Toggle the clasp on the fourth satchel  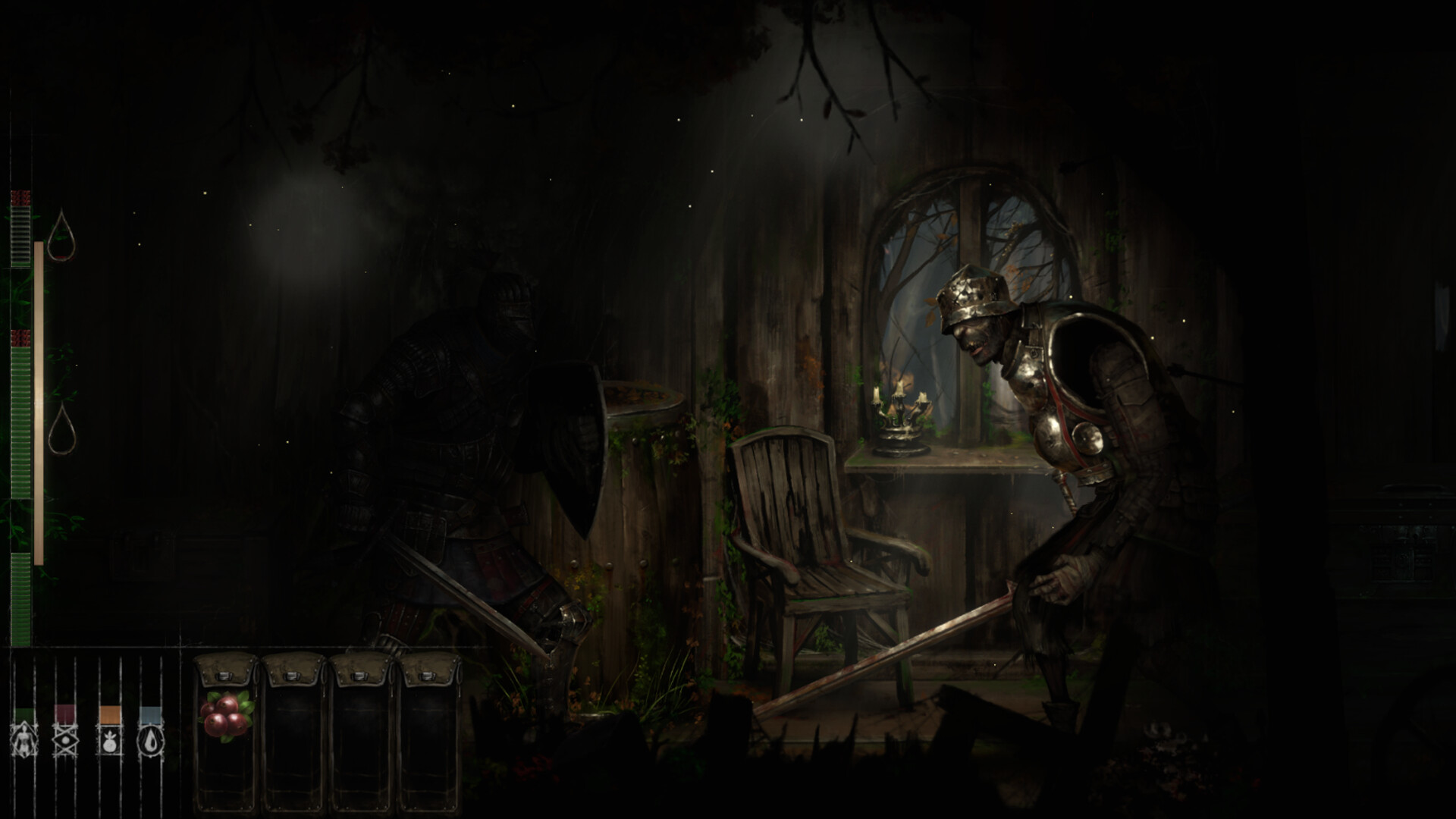427,676
